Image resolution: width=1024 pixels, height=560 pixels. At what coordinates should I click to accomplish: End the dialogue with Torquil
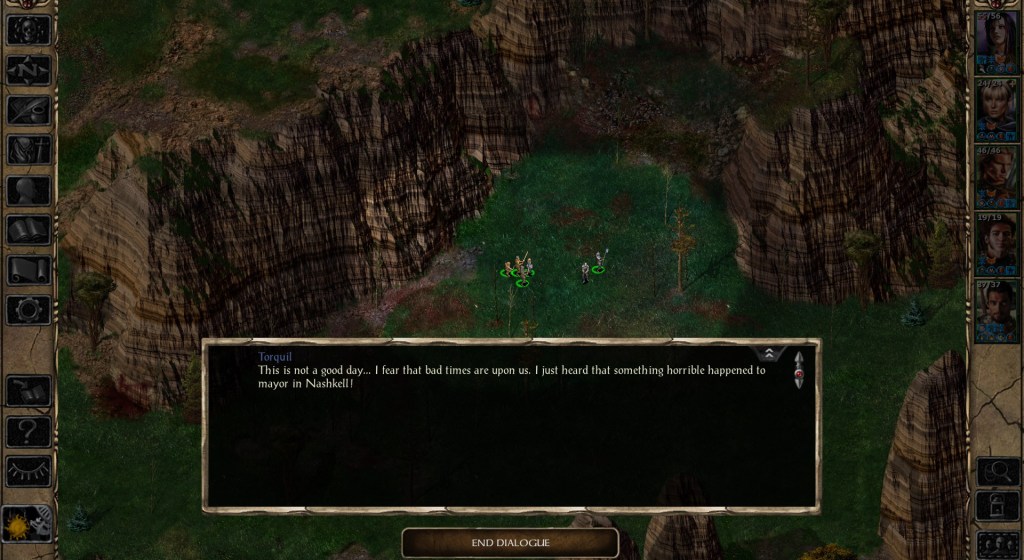click(x=510, y=543)
